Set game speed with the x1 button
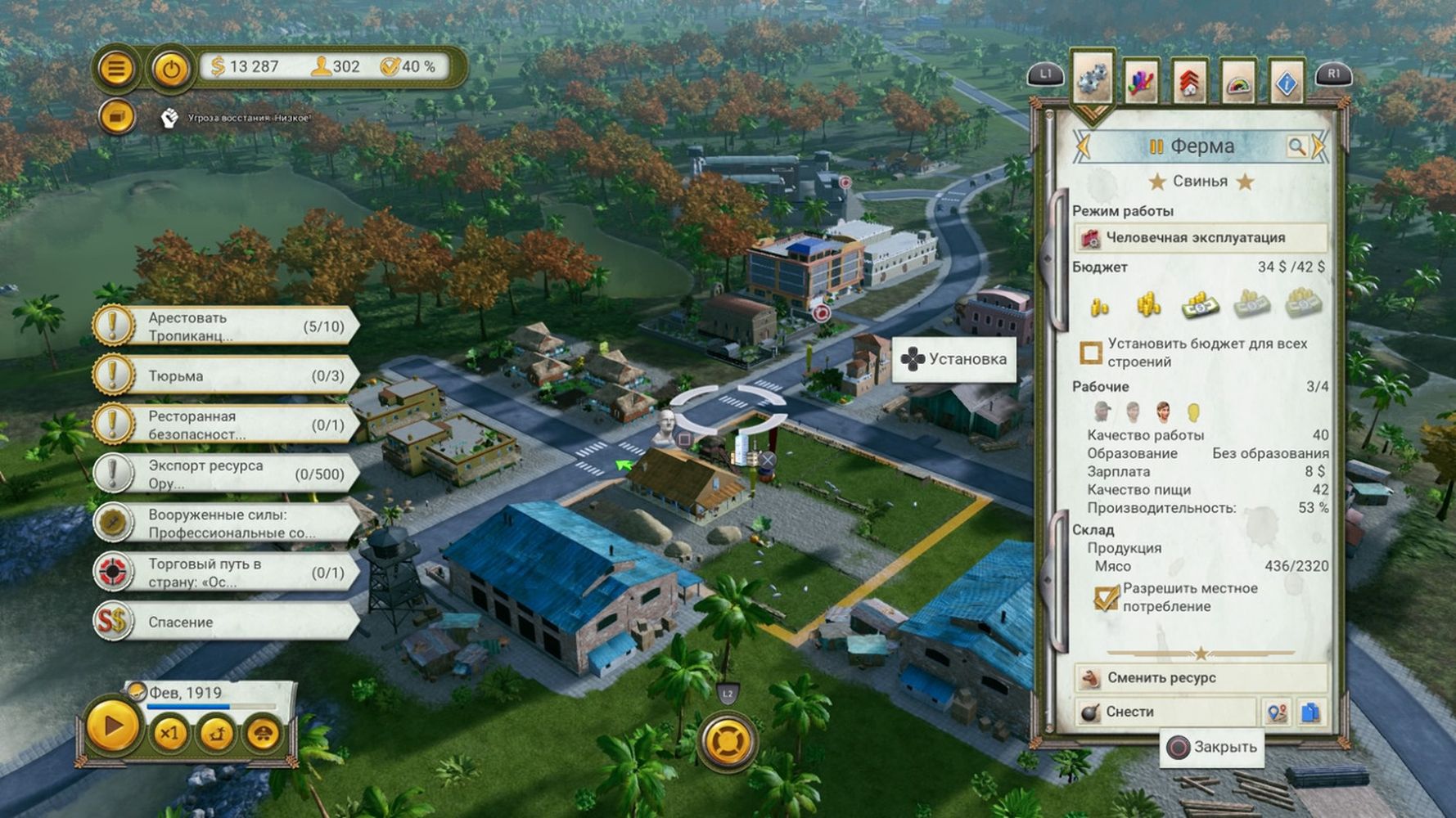The image size is (1456, 818). click(x=169, y=733)
